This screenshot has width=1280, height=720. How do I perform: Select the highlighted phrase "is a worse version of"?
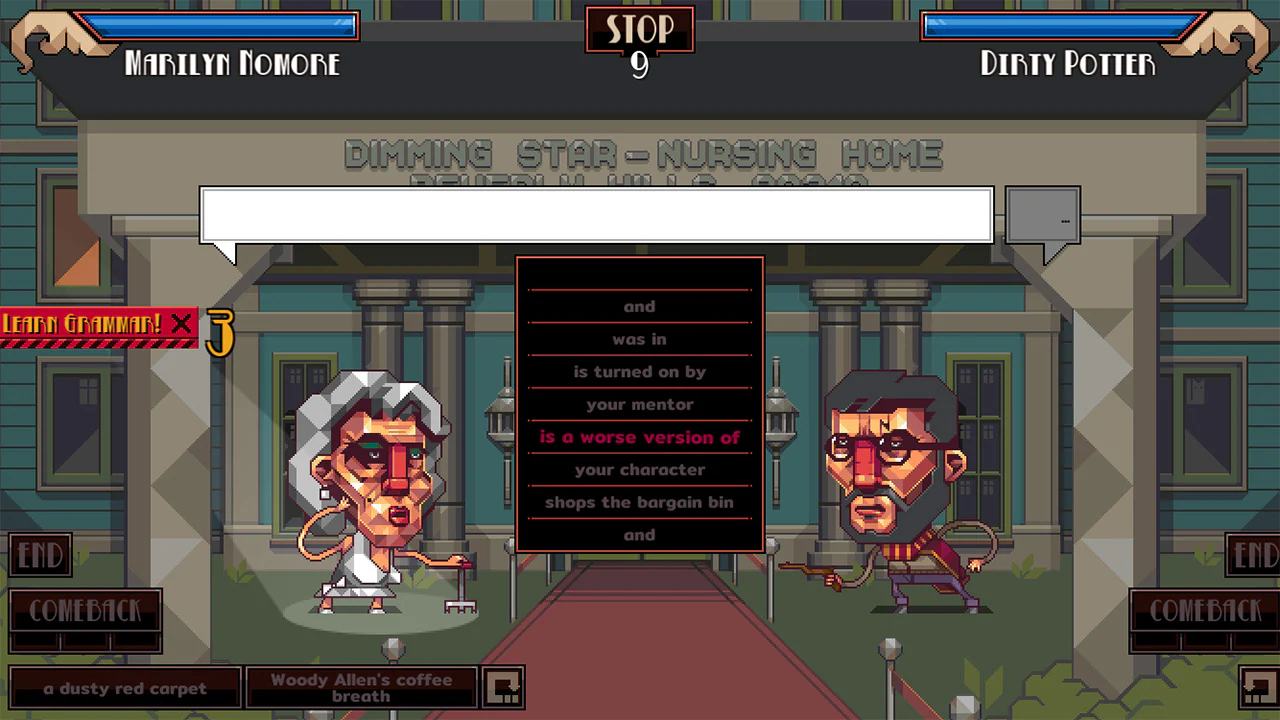(x=639, y=437)
